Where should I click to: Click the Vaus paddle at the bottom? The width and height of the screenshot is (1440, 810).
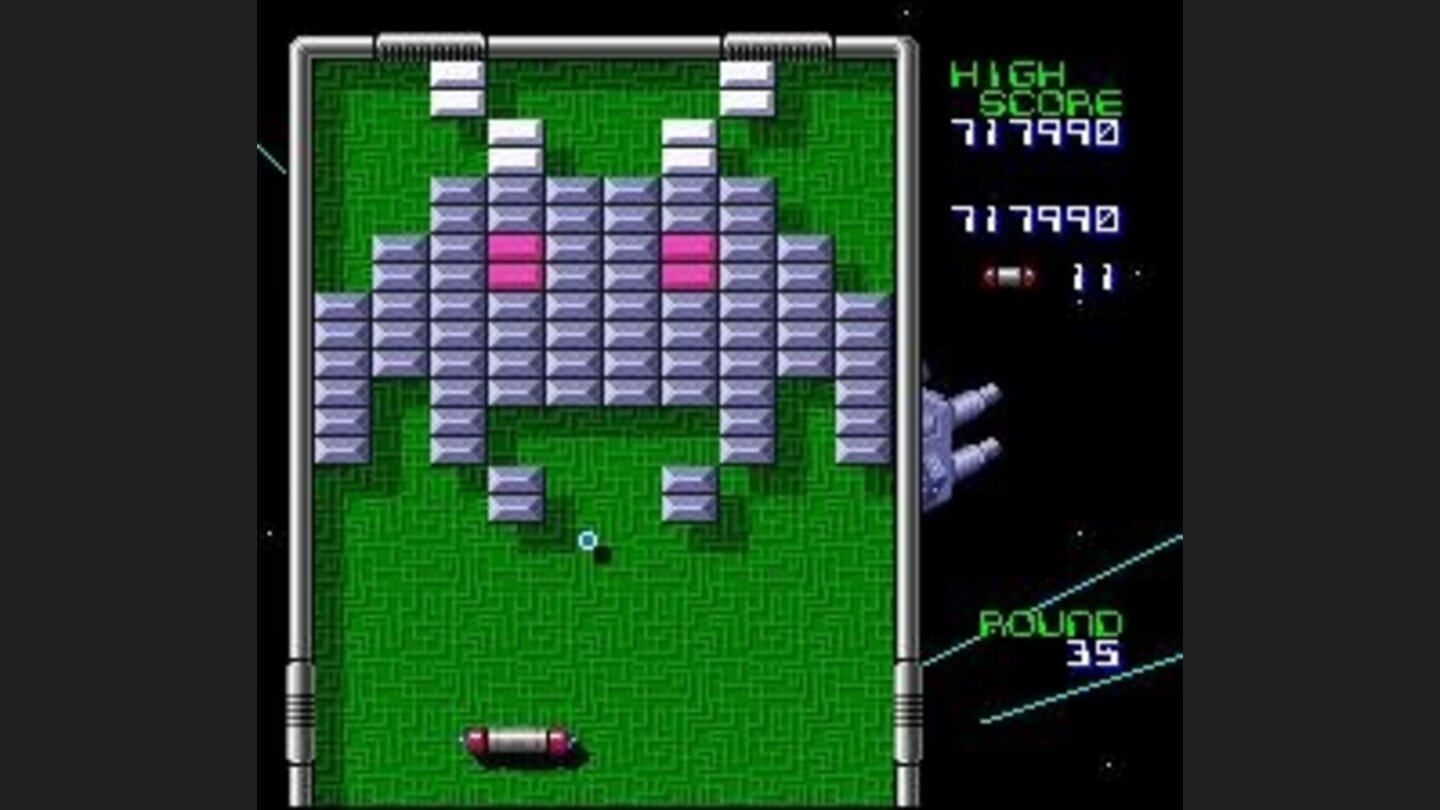(518, 742)
